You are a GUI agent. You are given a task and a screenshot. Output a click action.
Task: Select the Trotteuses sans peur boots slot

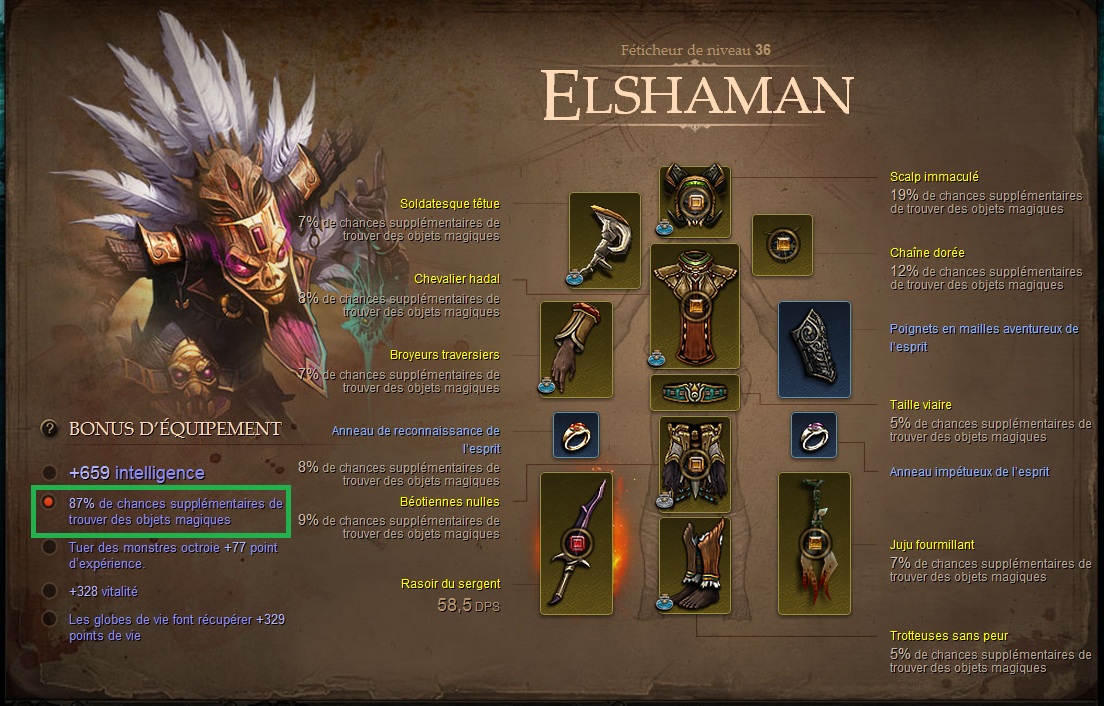coord(694,565)
